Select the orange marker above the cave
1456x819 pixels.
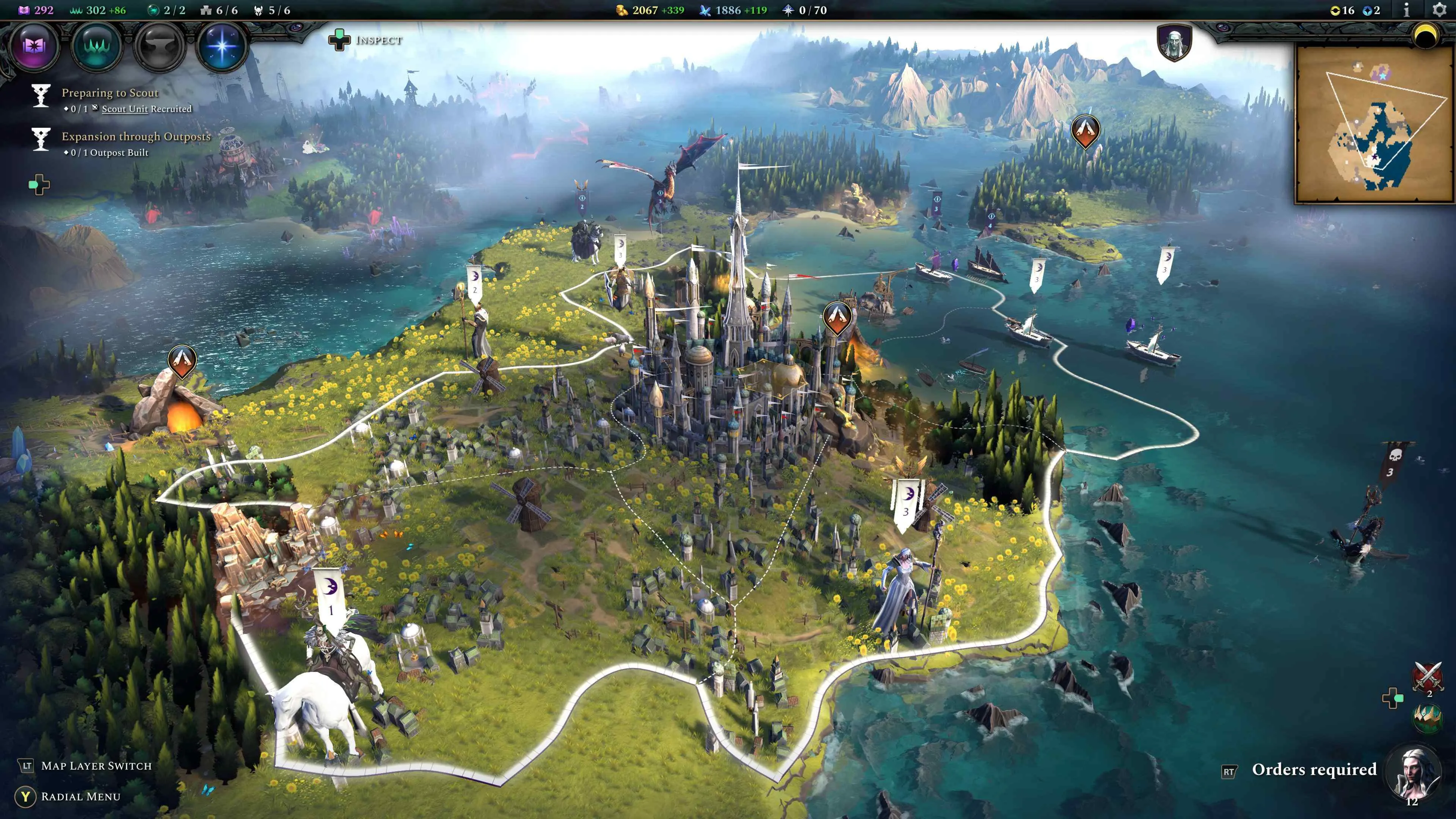coord(182,361)
